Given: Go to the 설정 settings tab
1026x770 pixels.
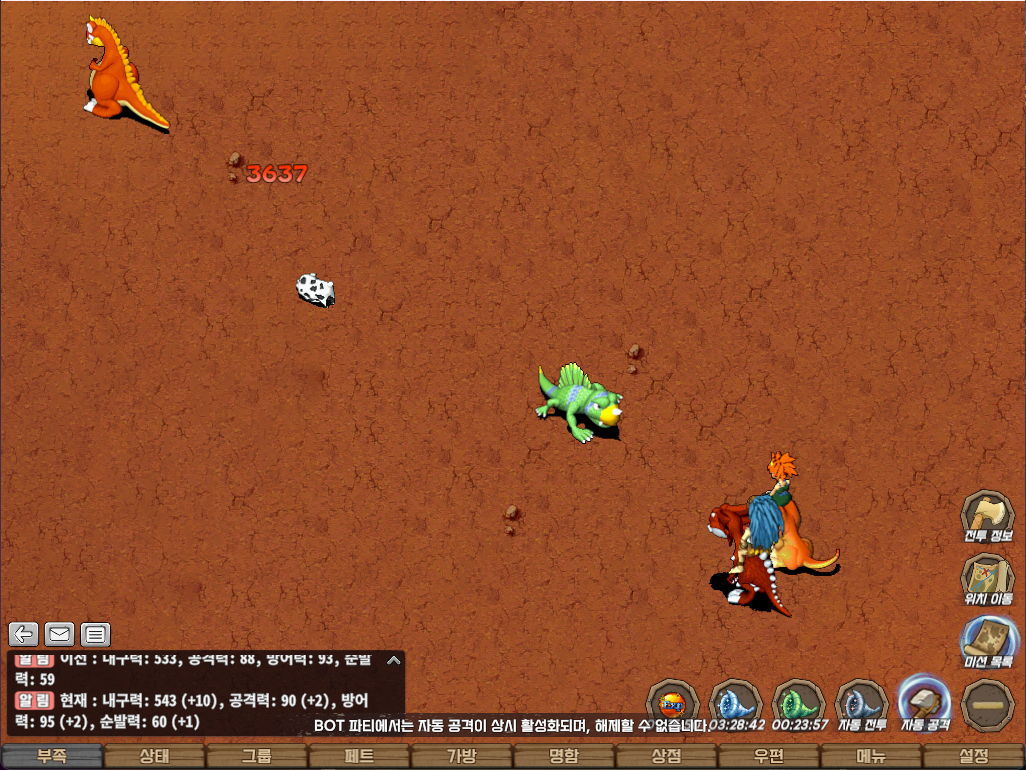Looking at the screenshot, I should click(973, 757).
